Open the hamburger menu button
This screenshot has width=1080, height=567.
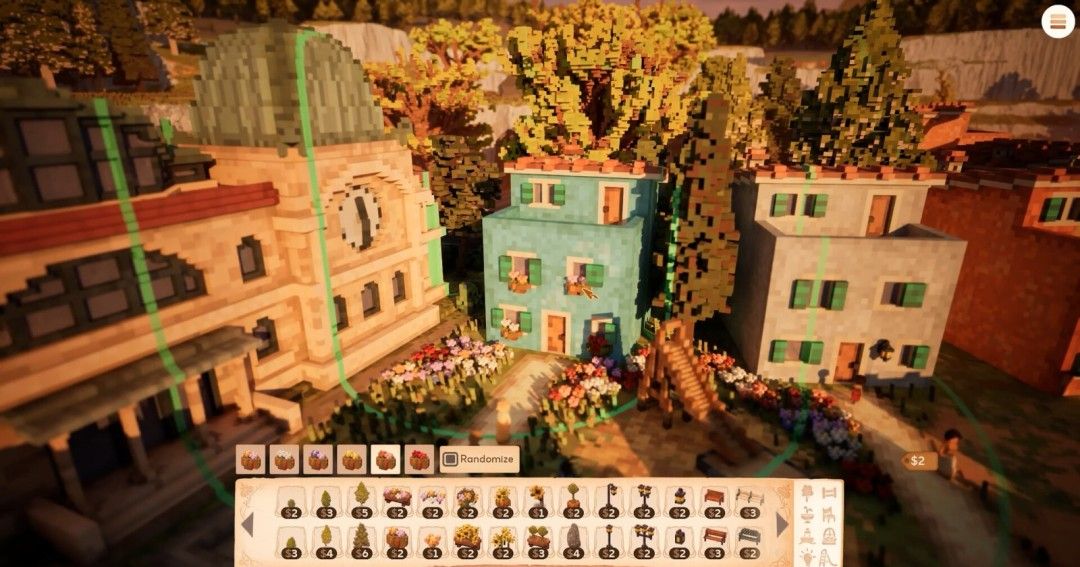1057,22
